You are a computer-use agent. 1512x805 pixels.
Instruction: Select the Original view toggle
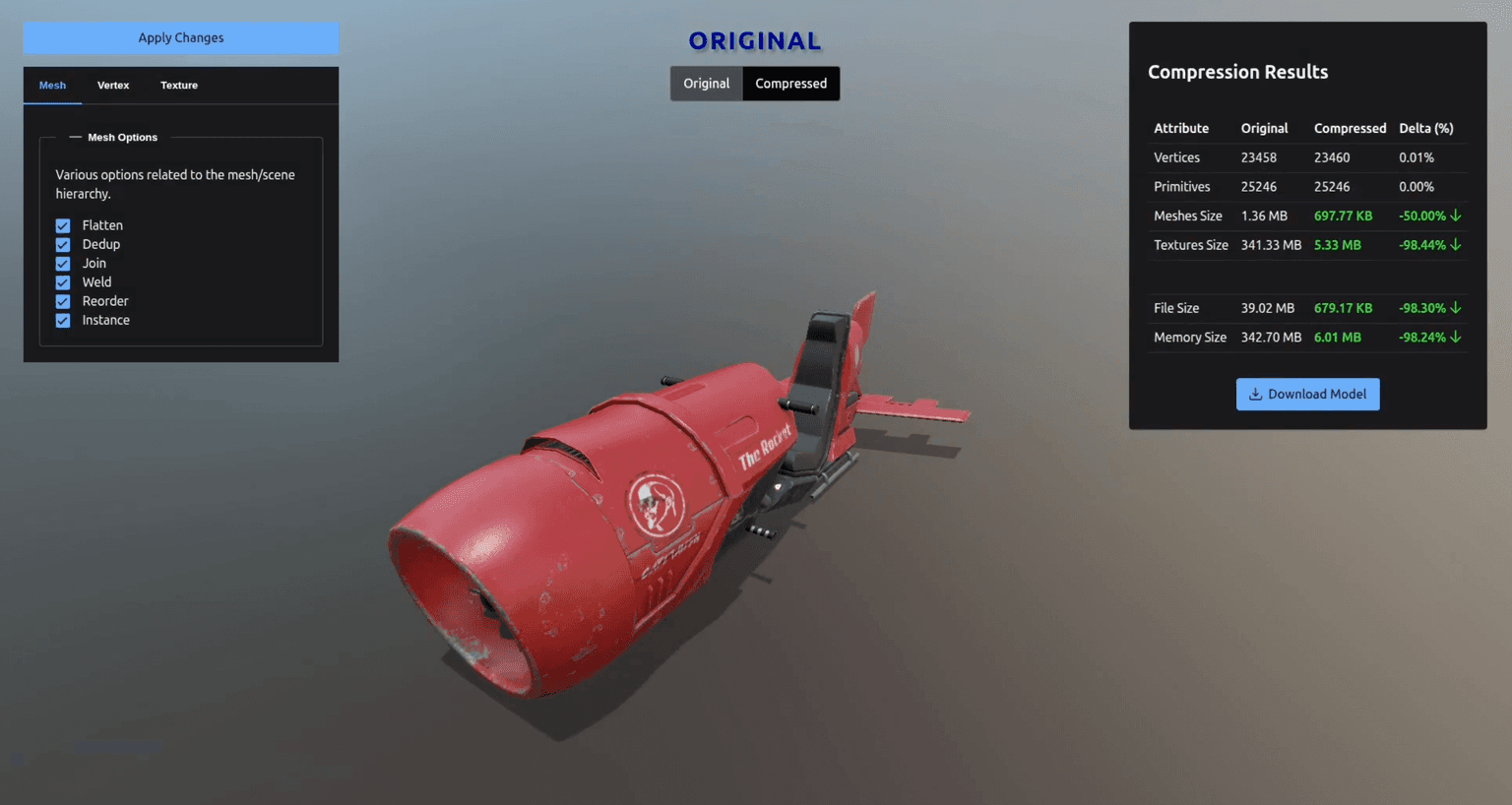tap(706, 84)
